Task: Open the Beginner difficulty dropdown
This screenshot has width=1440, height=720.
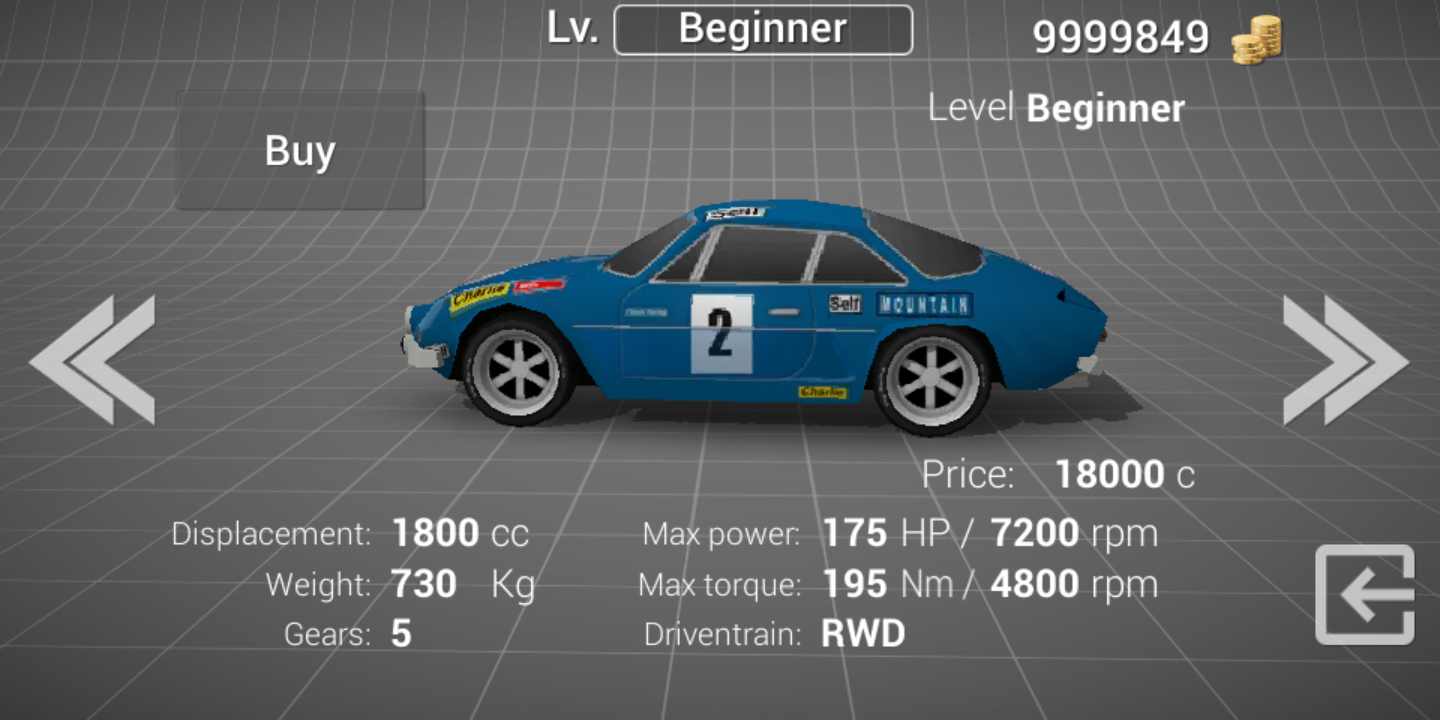Action: [763, 29]
